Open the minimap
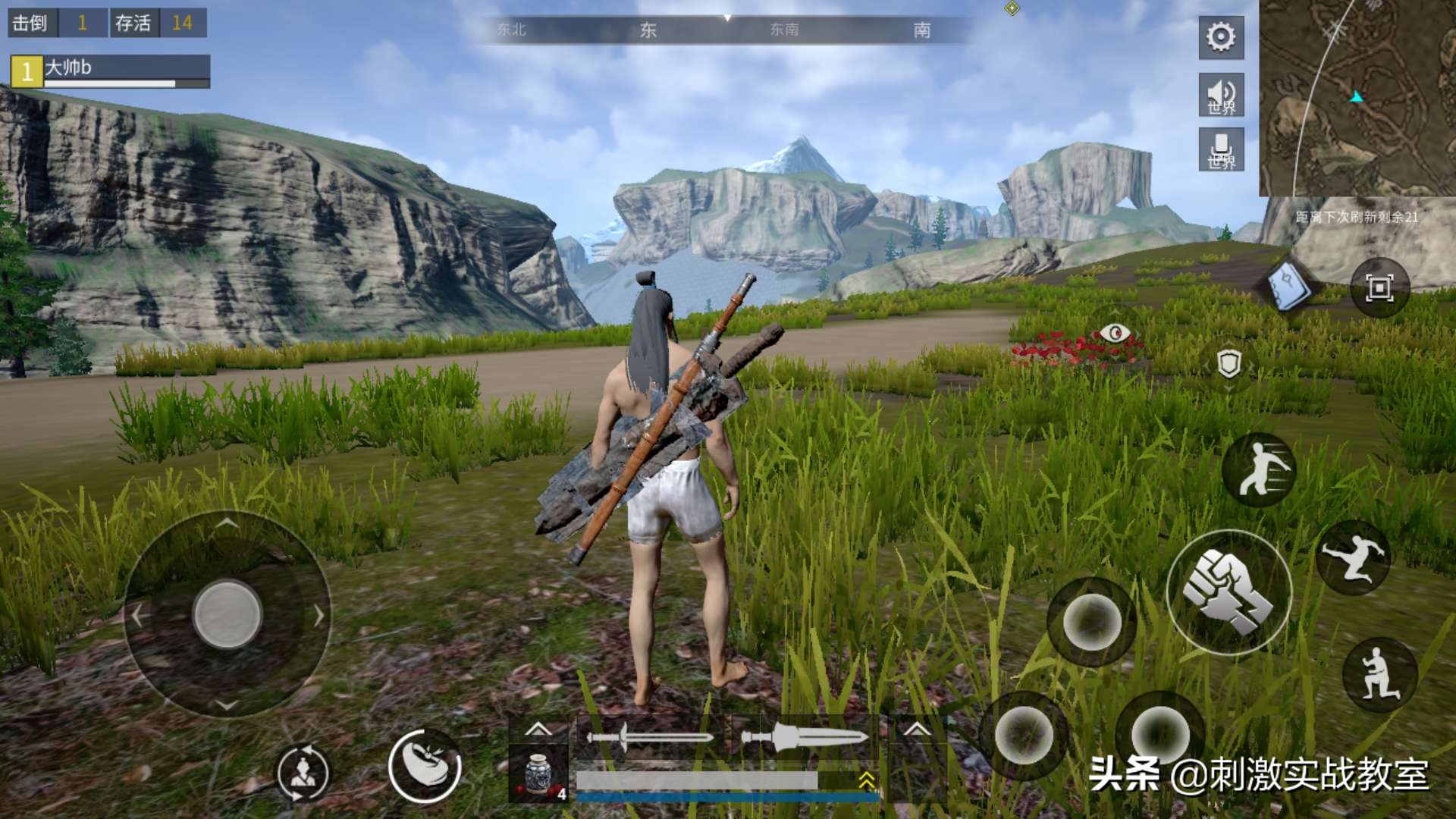 [1357, 99]
